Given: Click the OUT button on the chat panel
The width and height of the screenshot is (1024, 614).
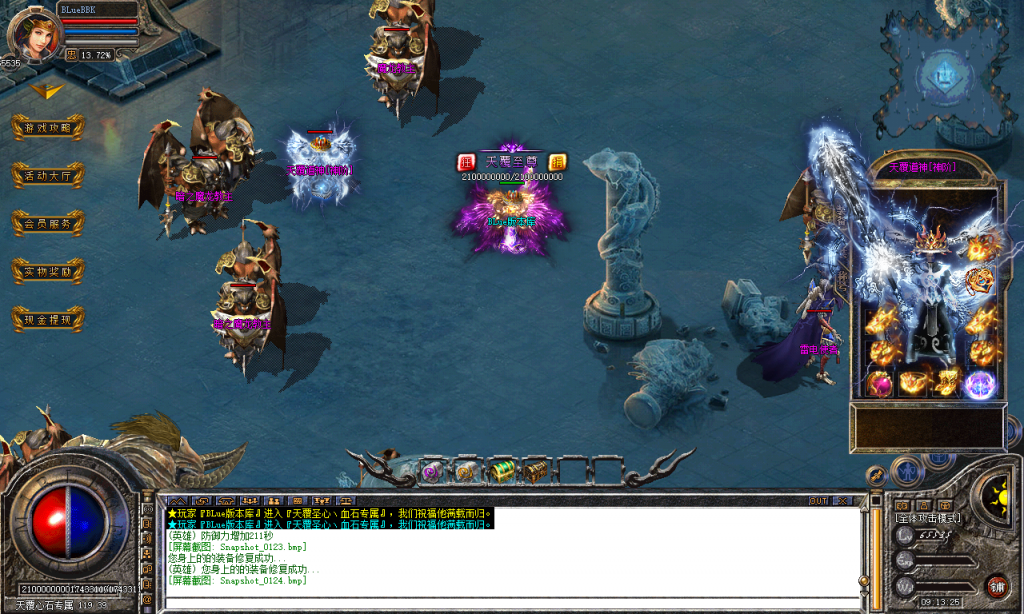Looking at the screenshot, I should click(x=819, y=500).
